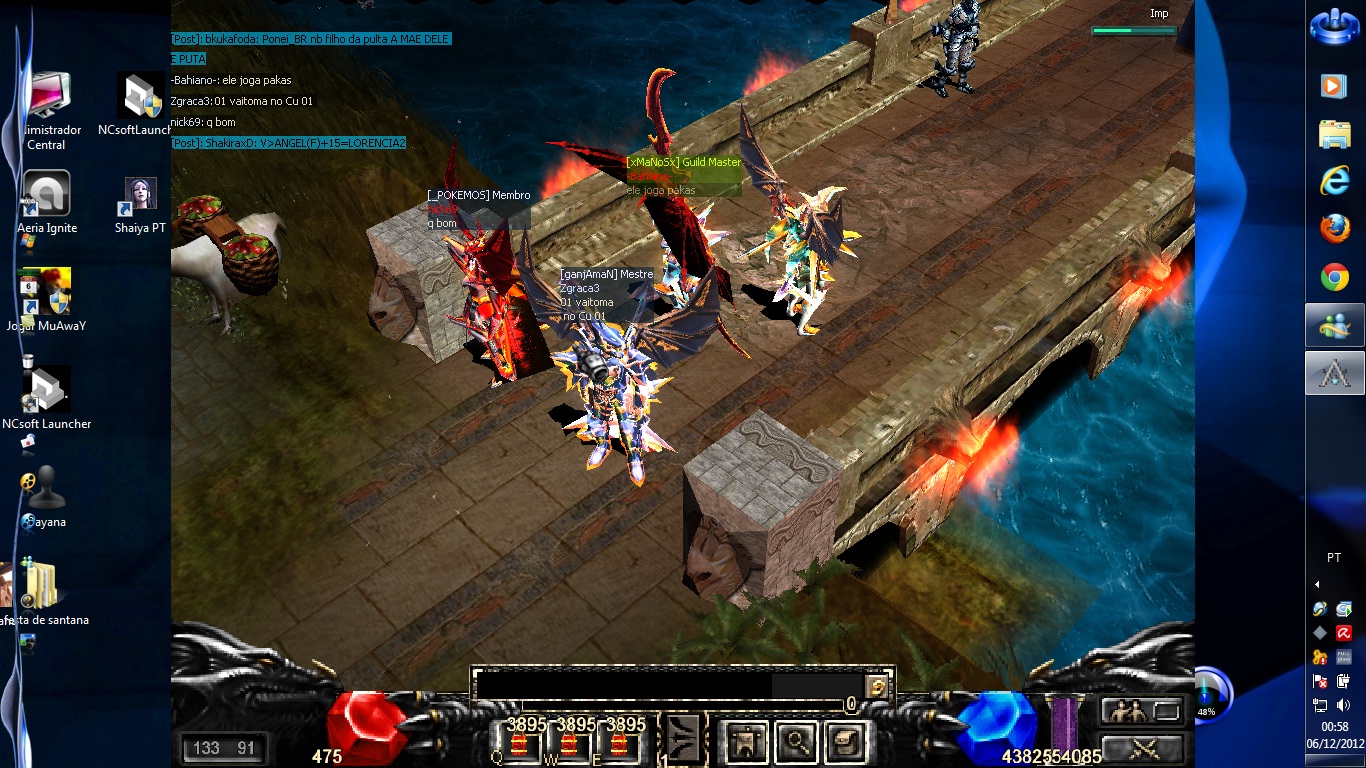The width and height of the screenshot is (1366, 768).
Task: Click the small button beside the chat box
Action: [876, 686]
